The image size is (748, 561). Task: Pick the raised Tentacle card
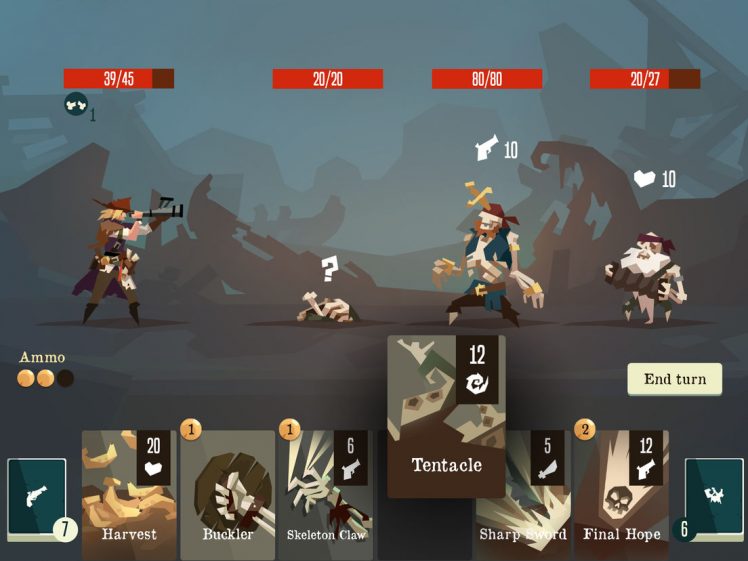tap(446, 416)
